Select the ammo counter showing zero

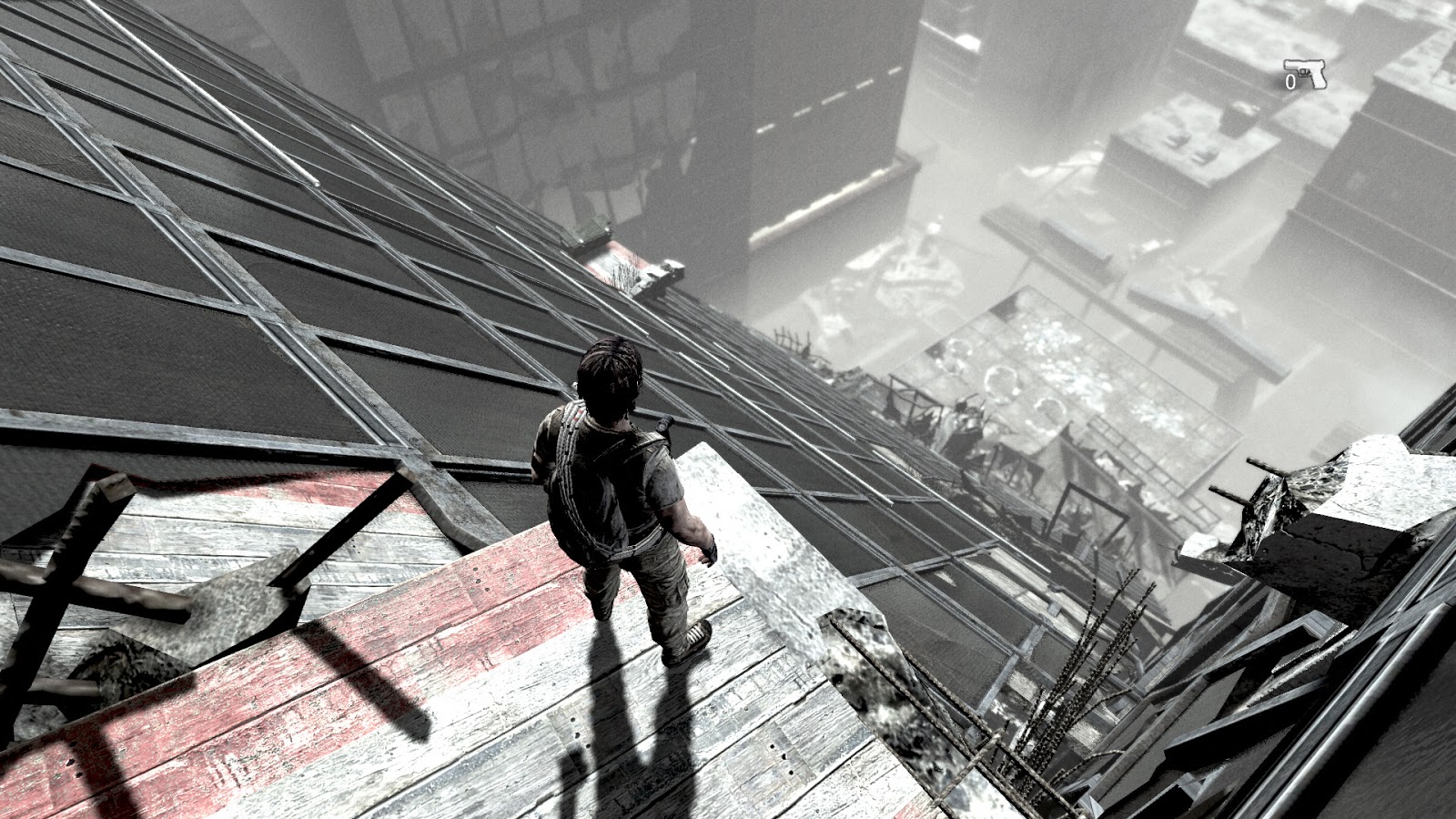pos(1290,82)
